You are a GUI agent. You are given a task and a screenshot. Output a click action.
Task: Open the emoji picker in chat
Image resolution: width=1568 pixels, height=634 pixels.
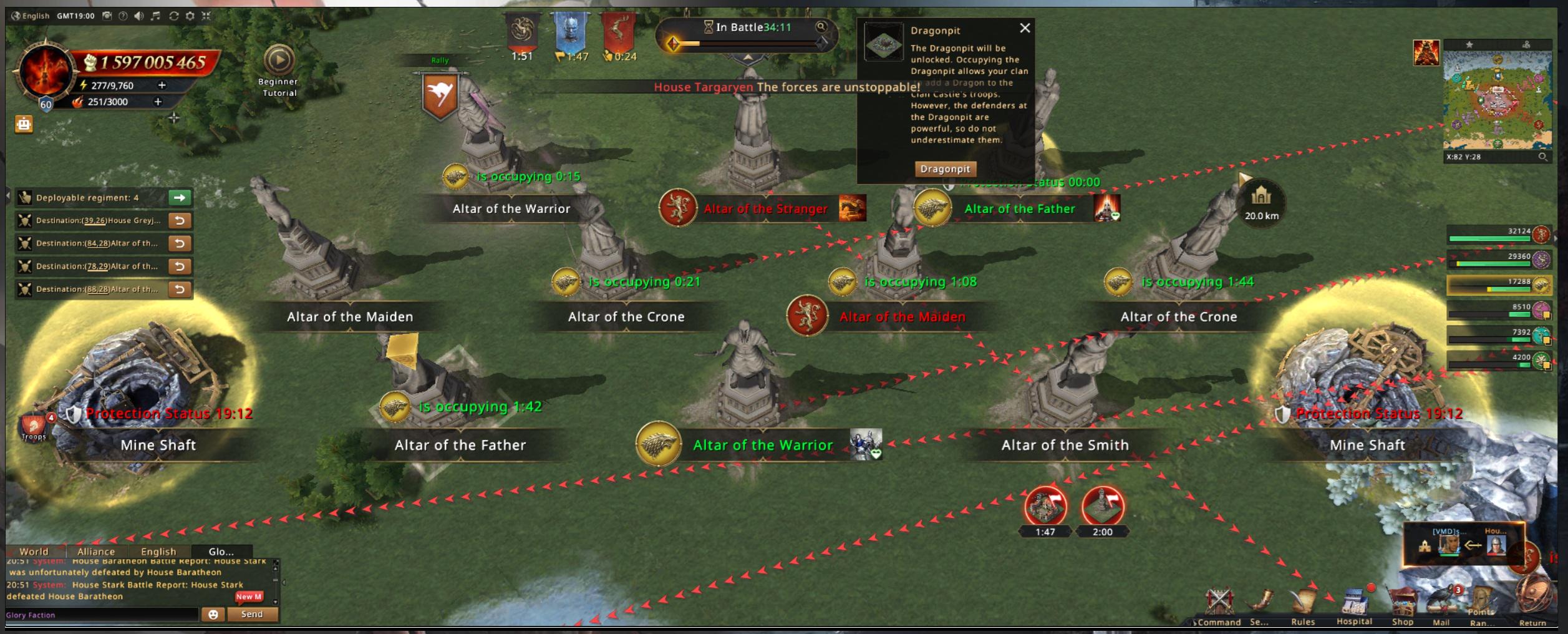pos(213,615)
